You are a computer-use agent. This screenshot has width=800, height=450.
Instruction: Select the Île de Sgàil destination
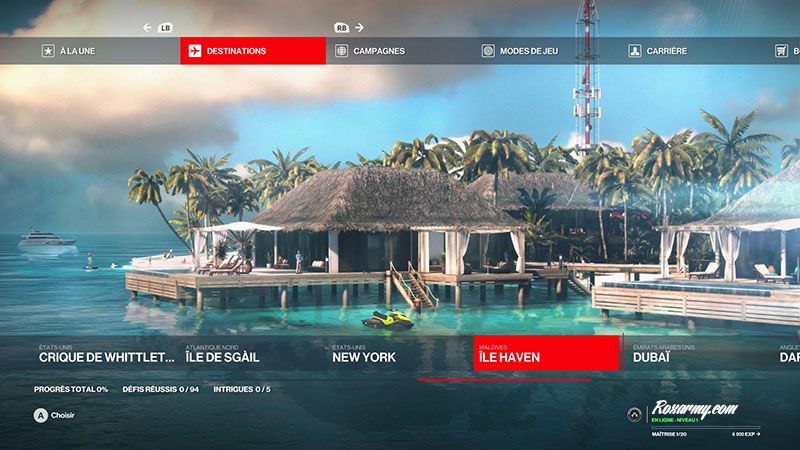[x=252, y=355]
